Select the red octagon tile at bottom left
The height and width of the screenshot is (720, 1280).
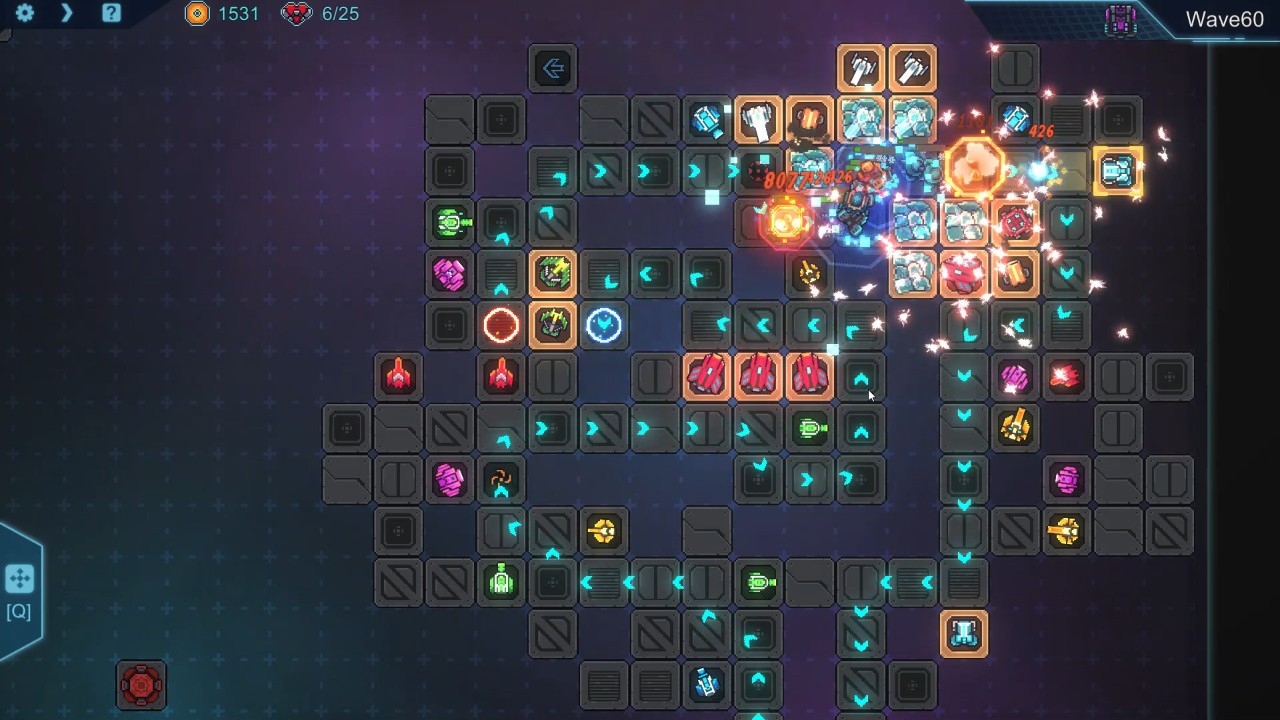tap(141, 685)
